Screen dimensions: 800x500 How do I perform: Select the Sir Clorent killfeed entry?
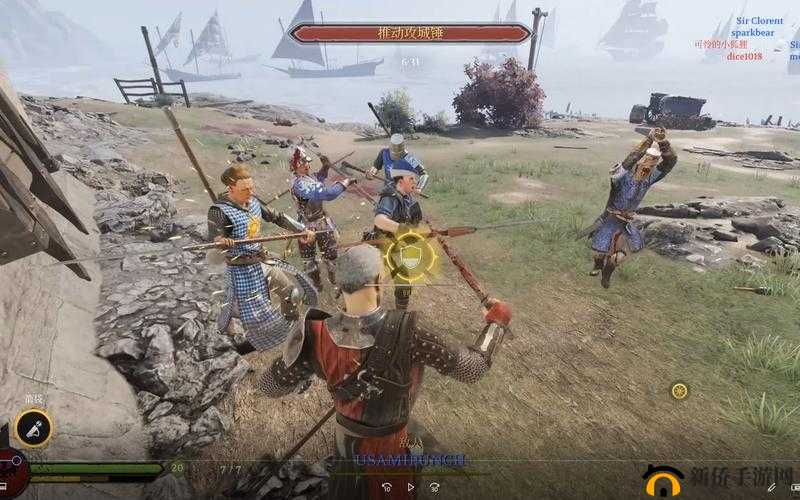tap(759, 20)
